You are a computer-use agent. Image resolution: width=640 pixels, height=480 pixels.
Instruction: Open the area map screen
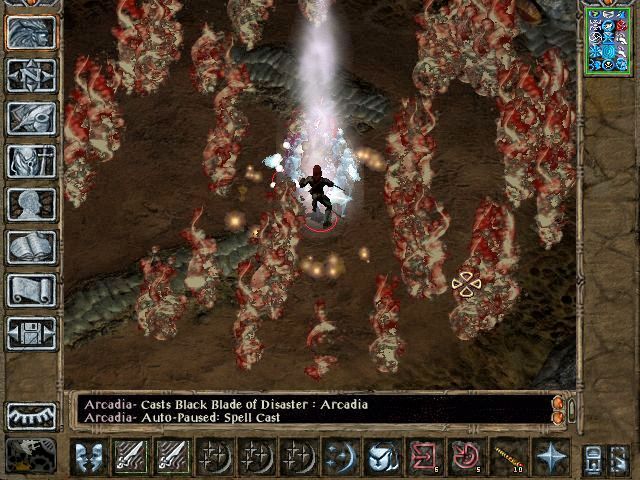(31, 75)
